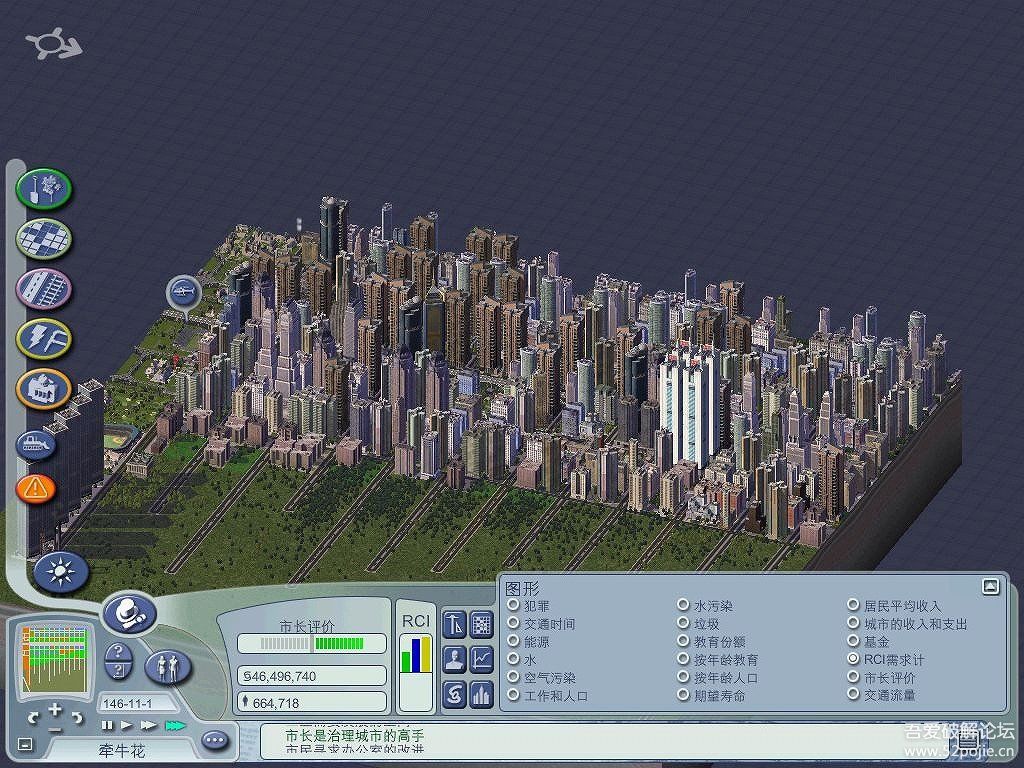Viewport: 1024px width, 768px height.
Task: Pick the 空气污染 air pollution graph
Action: (513, 678)
